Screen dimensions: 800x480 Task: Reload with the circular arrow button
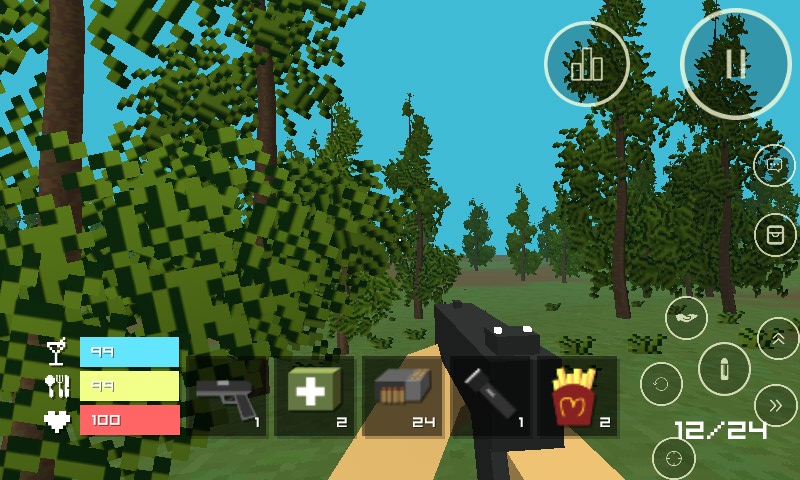pyautogui.click(x=661, y=384)
